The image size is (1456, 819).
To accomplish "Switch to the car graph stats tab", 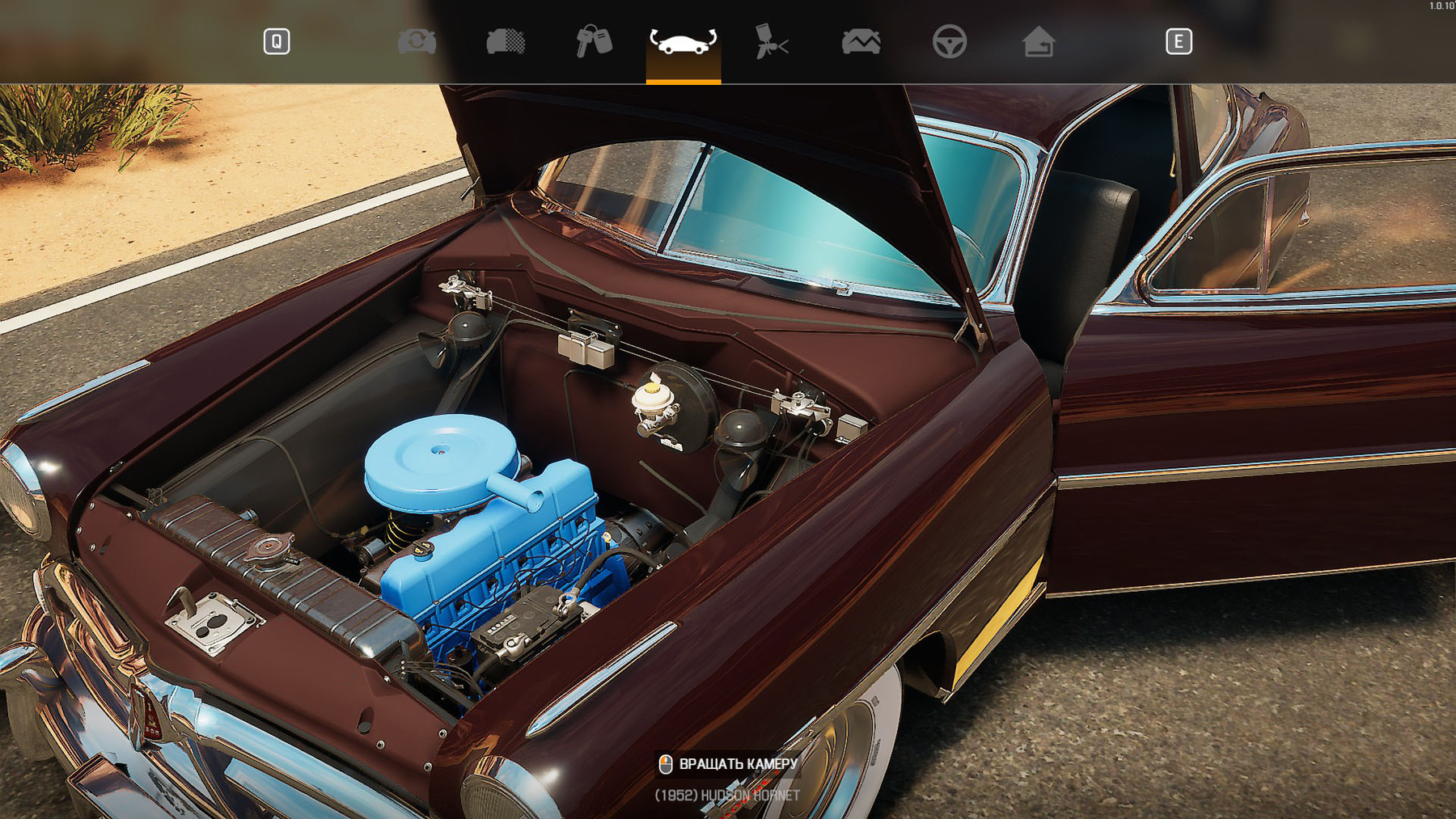I will pos(861,41).
